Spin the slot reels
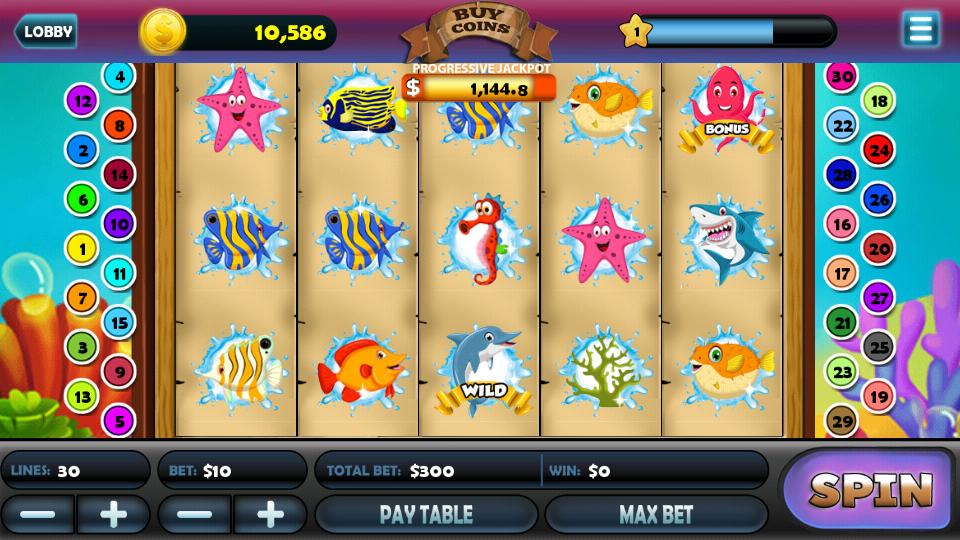This screenshot has width=960, height=540. [870, 490]
